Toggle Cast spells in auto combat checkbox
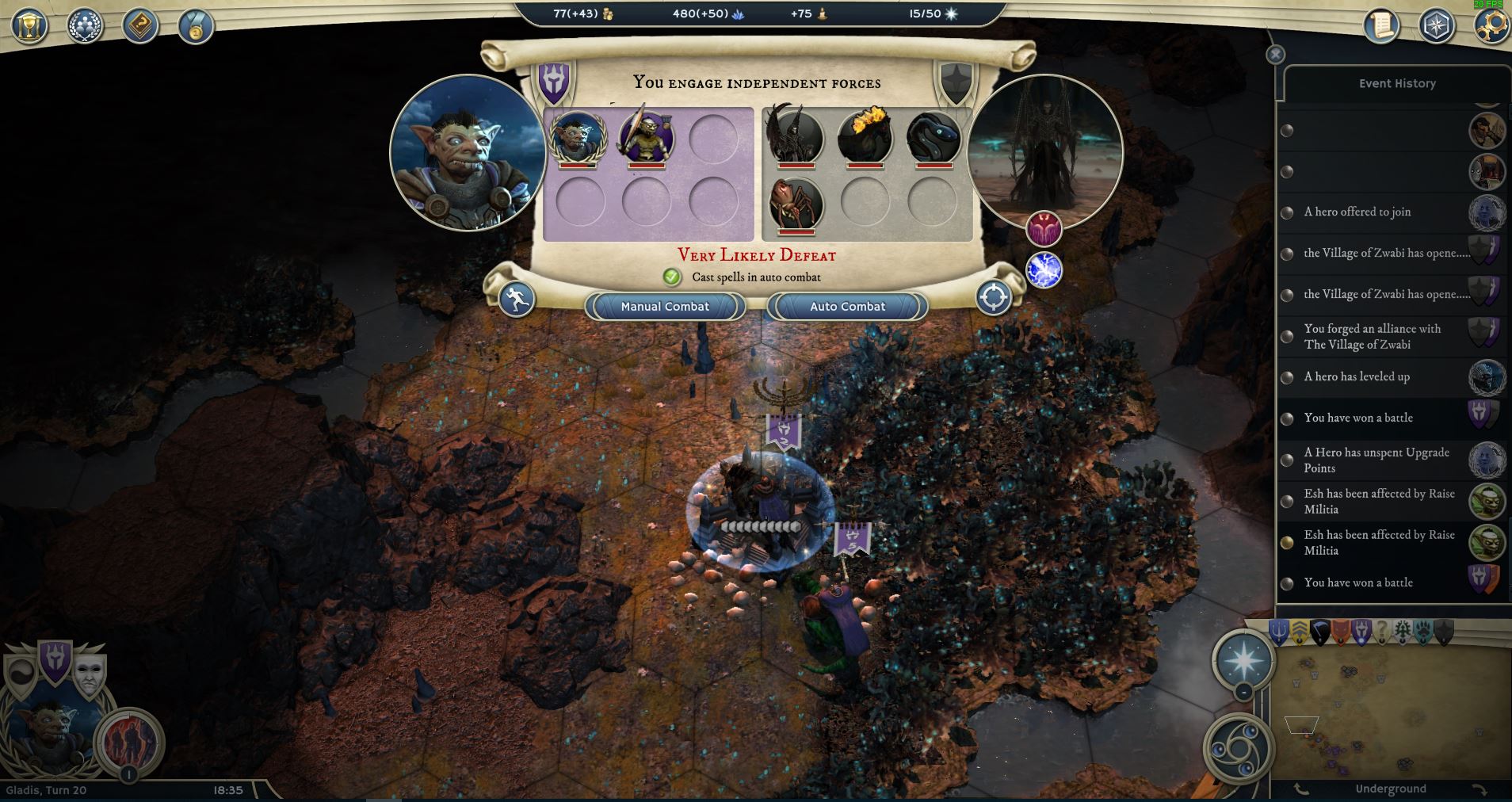Viewport: 1512px width, 802px height. coord(672,277)
